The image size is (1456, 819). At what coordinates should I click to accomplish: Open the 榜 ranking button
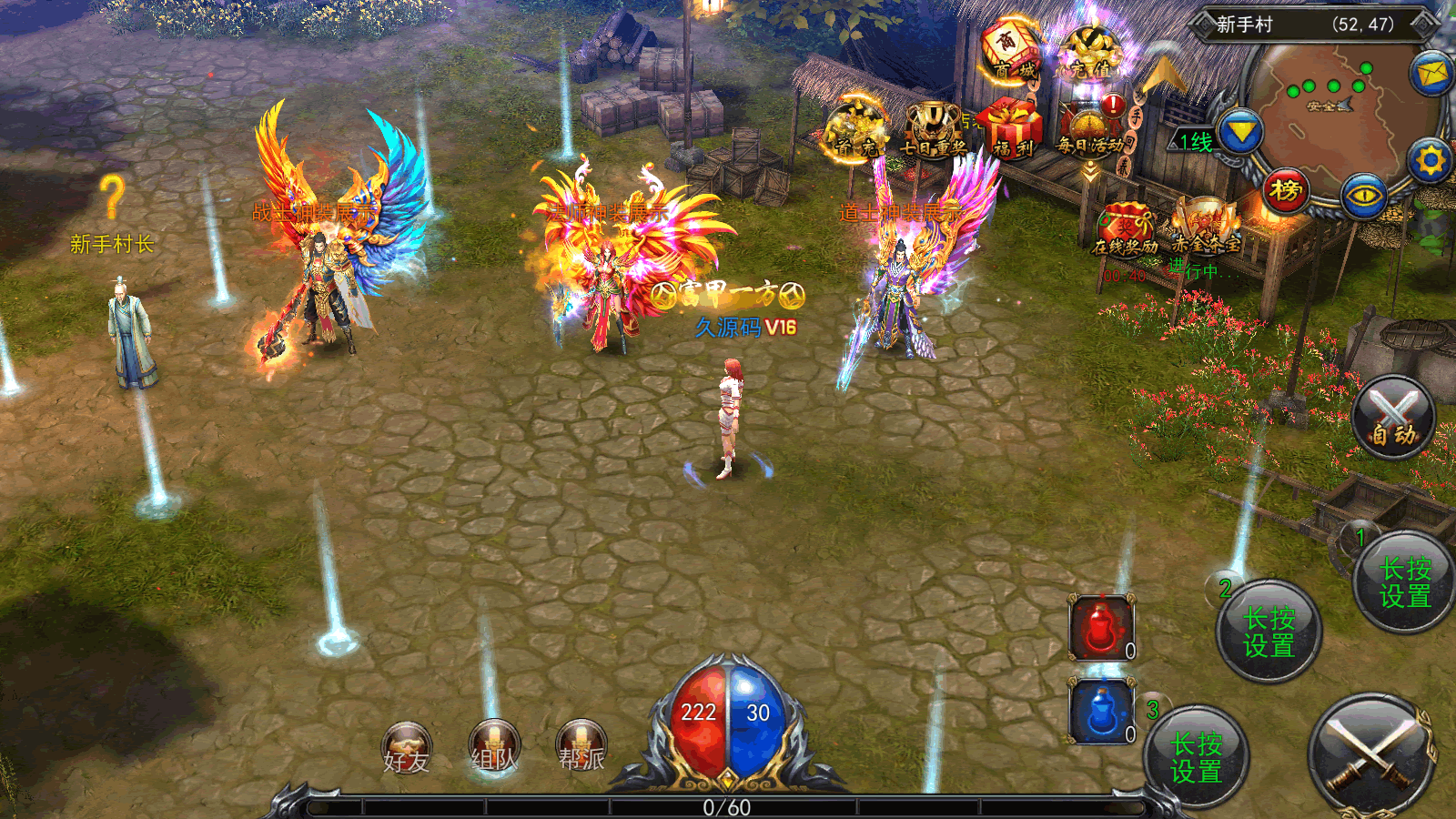point(1286,191)
